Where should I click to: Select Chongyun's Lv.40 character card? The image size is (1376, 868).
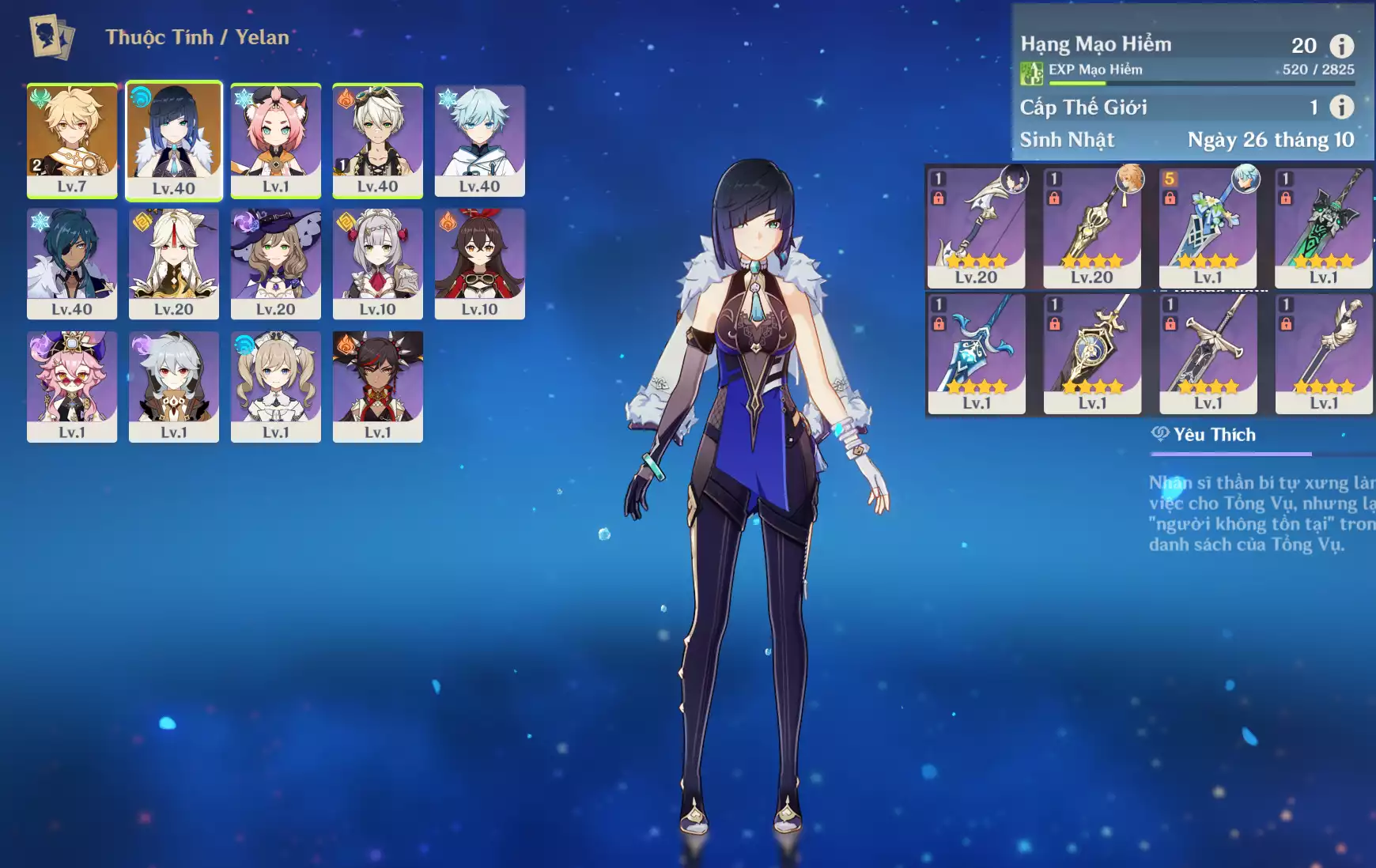coord(480,140)
